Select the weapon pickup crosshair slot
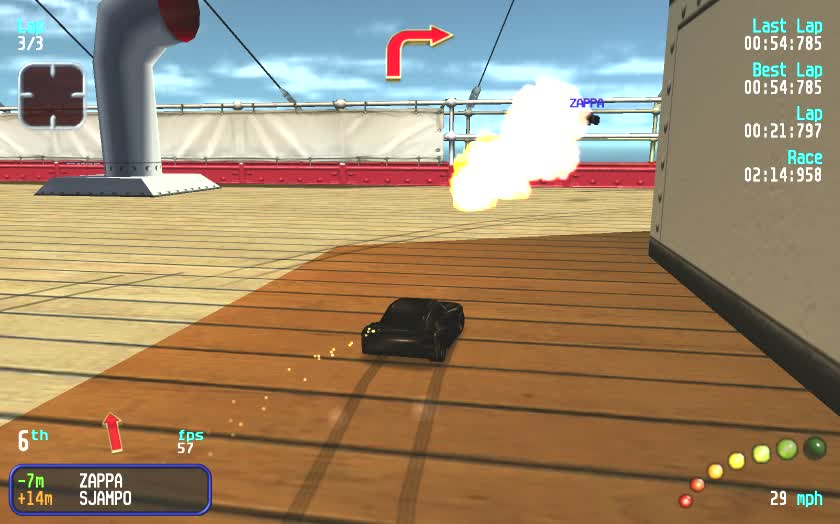Image resolution: width=840 pixels, height=524 pixels. point(51,96)
